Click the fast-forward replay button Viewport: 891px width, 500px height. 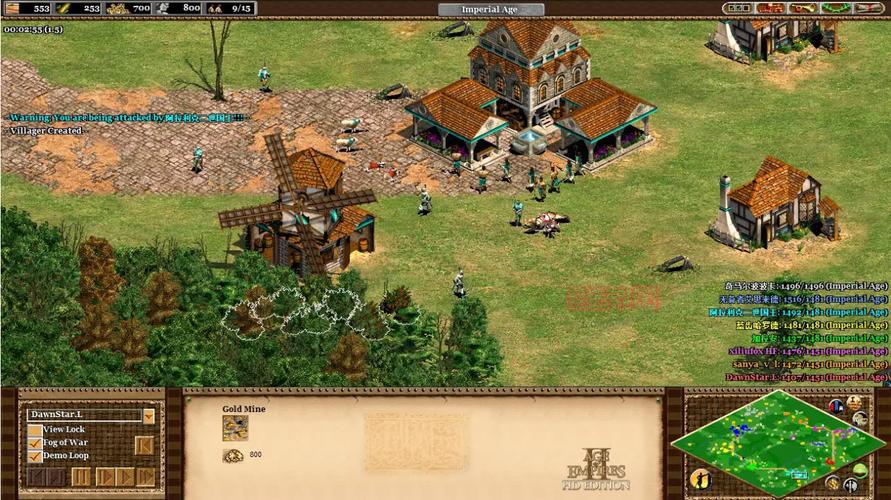[146, 476]
